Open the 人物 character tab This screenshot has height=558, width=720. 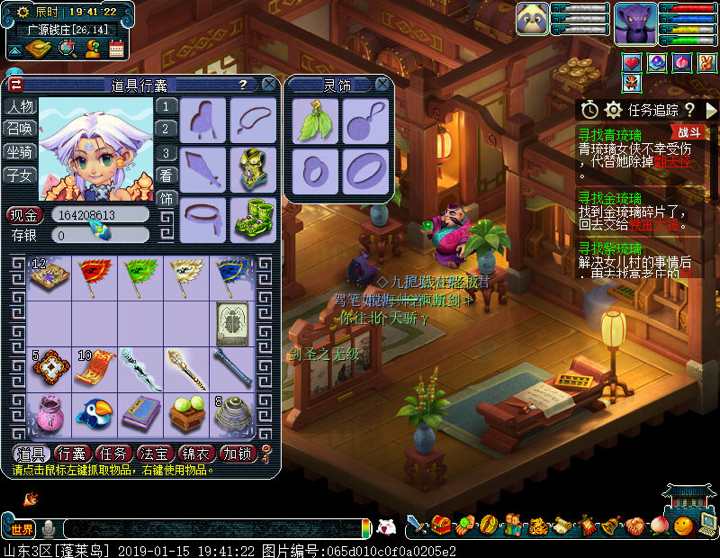[x=20, y=106]
